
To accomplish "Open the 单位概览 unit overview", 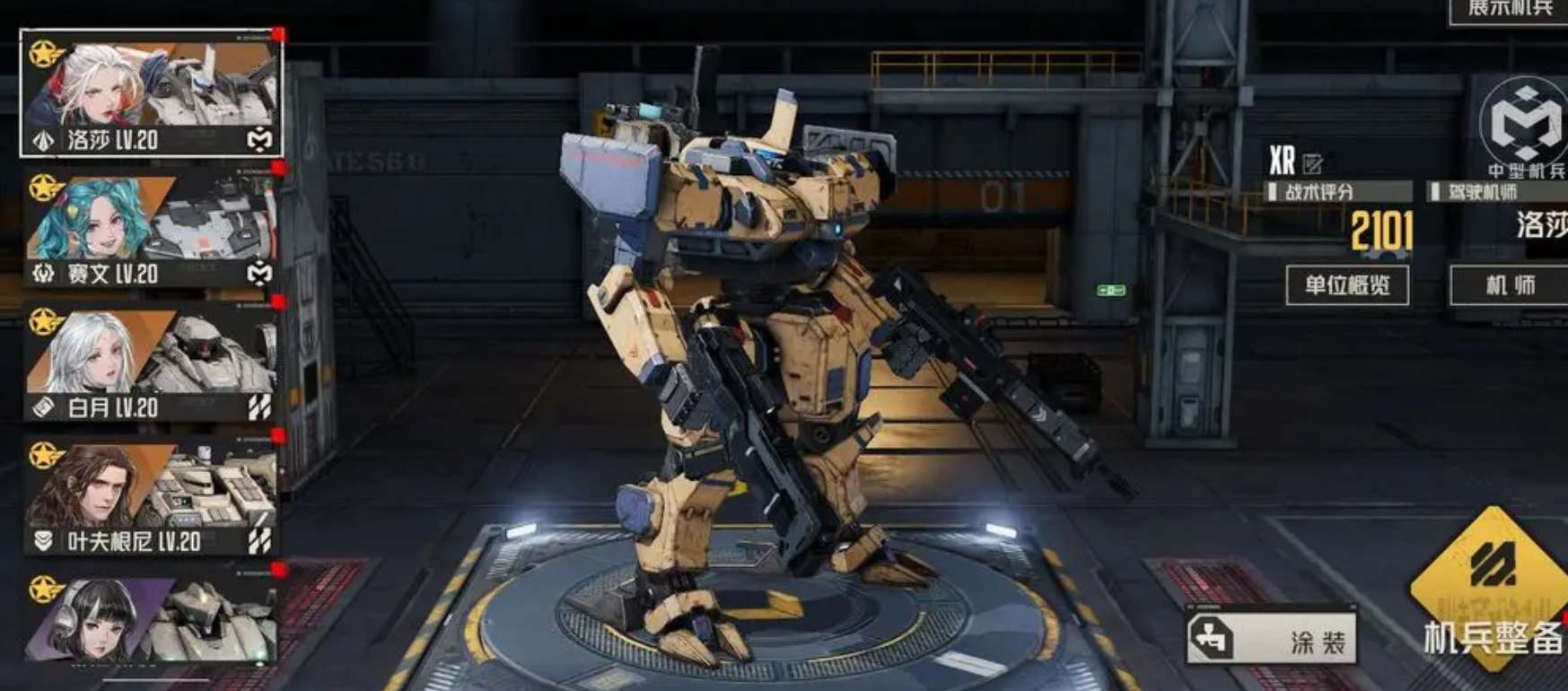I will [1346, 285].
